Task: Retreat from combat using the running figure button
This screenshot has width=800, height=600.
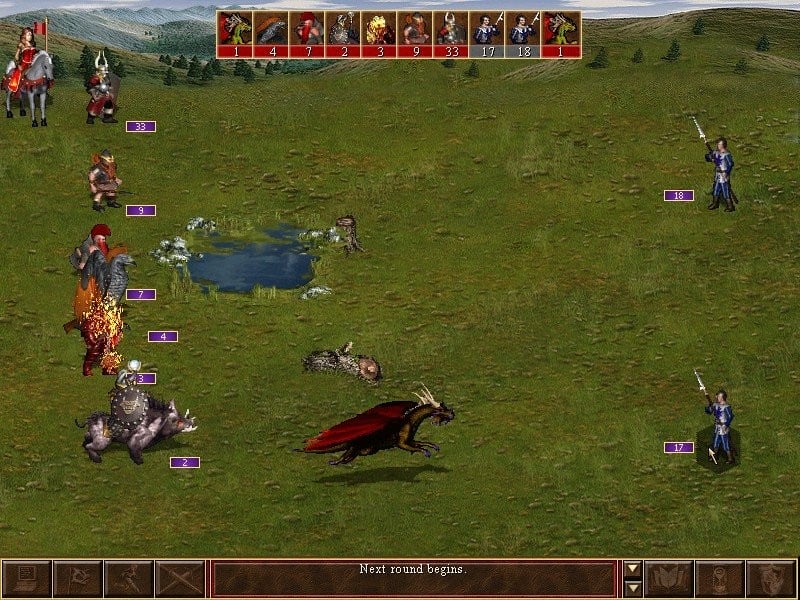Action: point(128,579)
